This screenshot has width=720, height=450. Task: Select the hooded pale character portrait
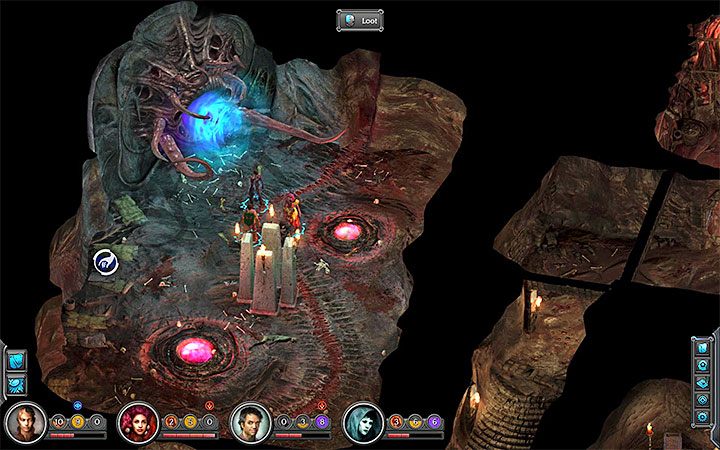[362, 424]
